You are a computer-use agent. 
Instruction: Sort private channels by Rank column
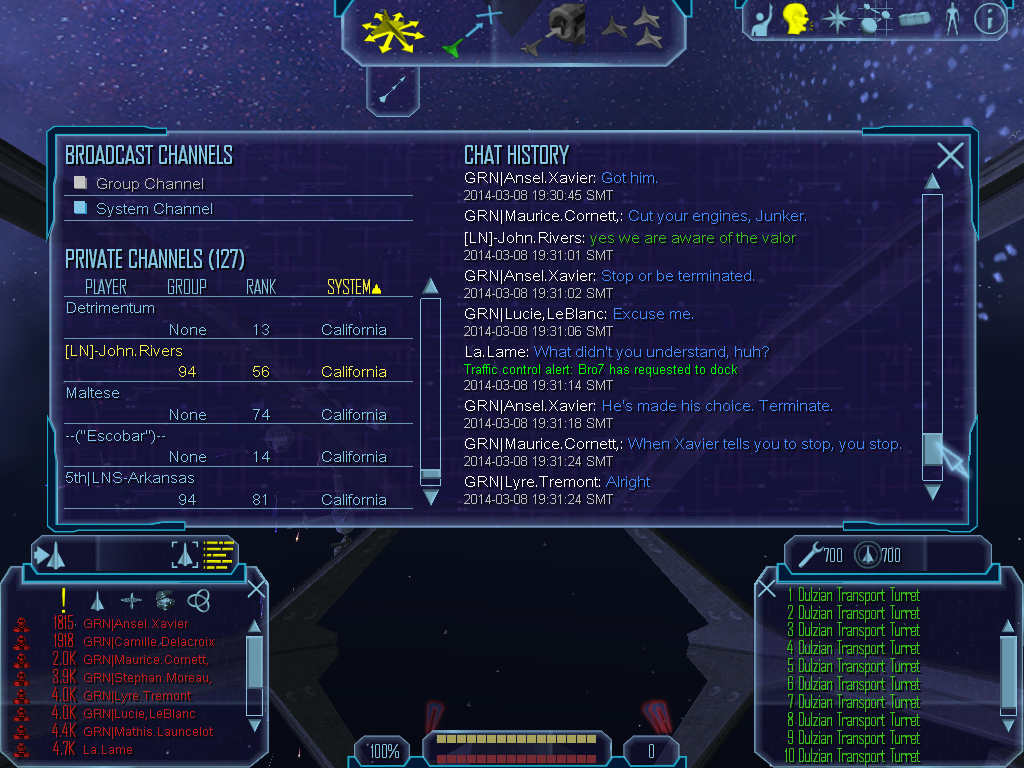pyautogui.click(x=261, y=287)
